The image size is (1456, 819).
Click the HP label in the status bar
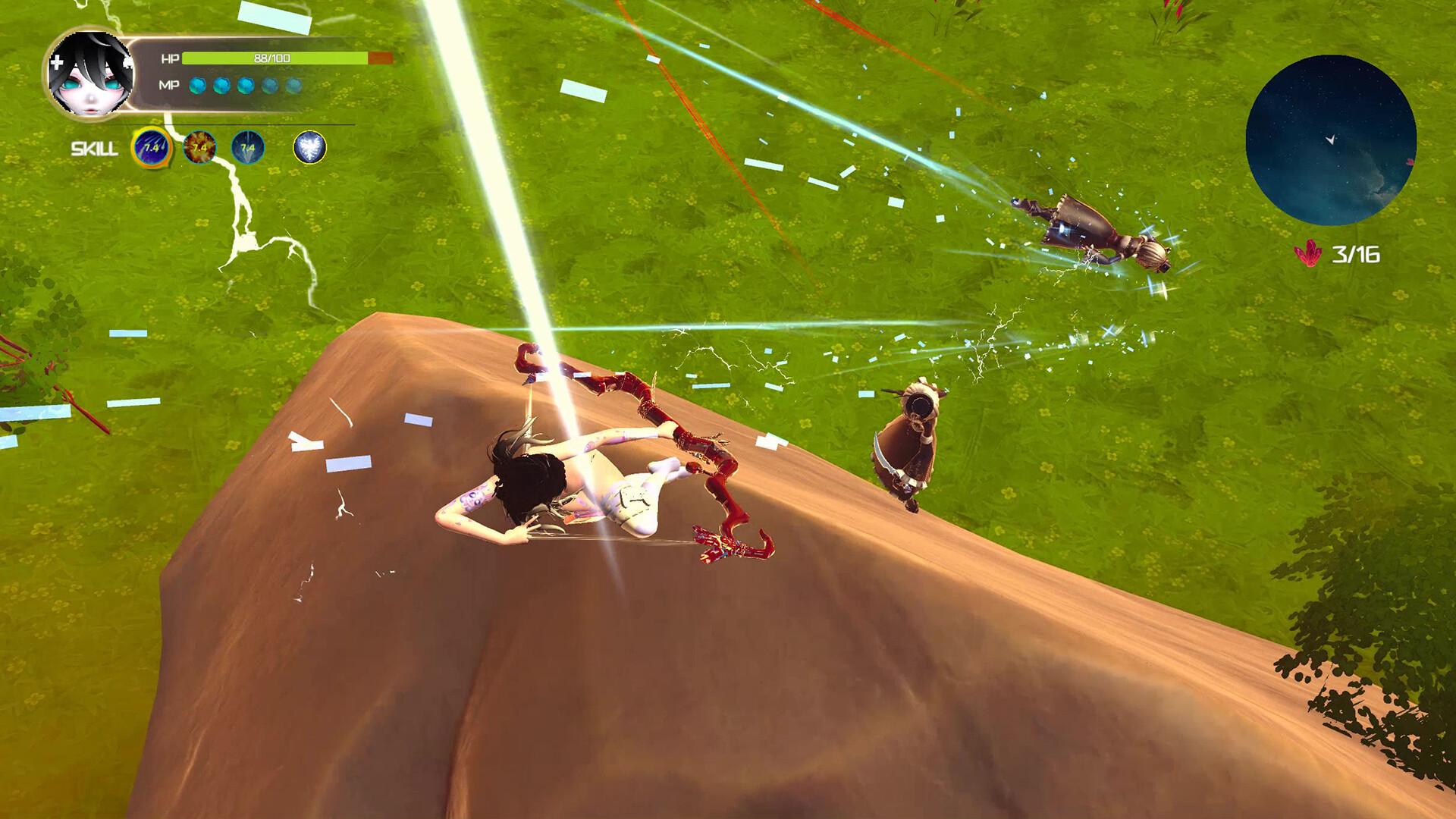[x=168, y=57]
